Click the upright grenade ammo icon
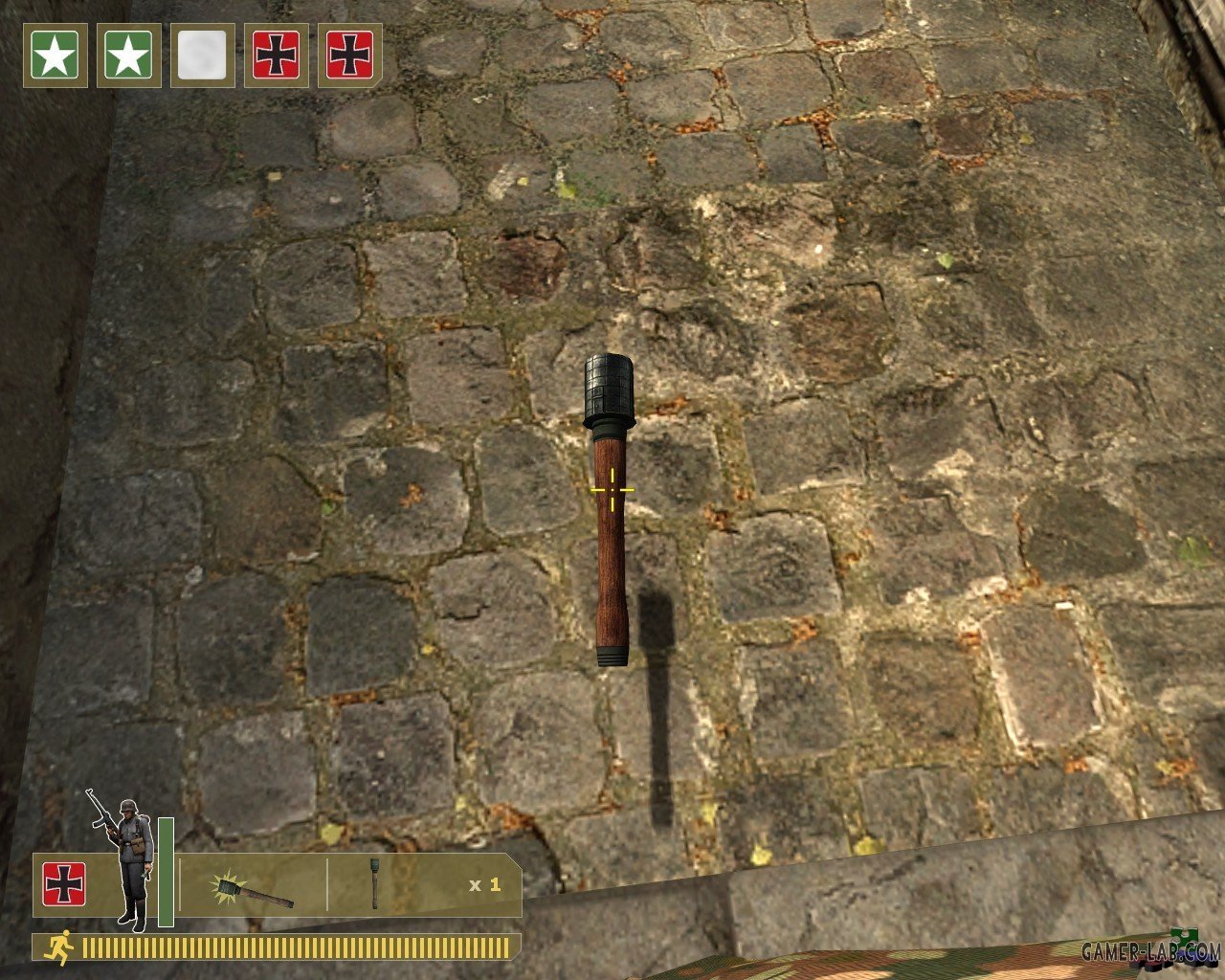 tap(374, 882)
